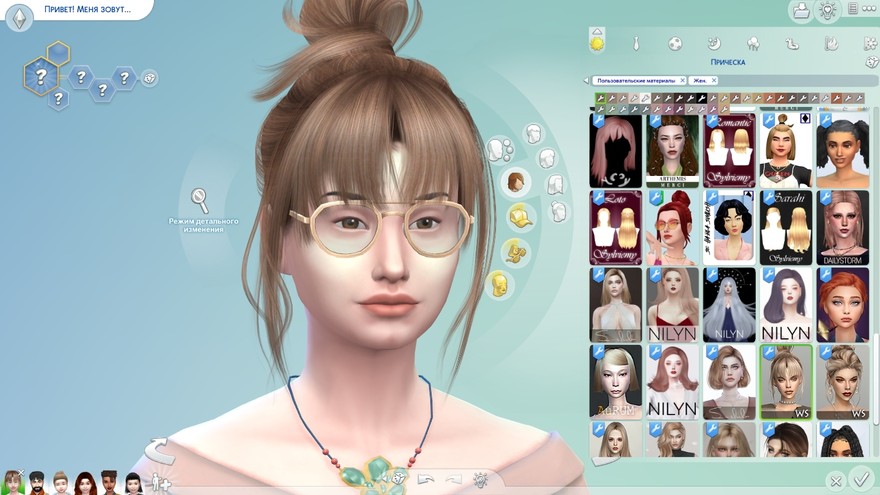Open the accessories category with gold earring icon
The width and height of the screenshot is (880, 495).
(514, 250)
